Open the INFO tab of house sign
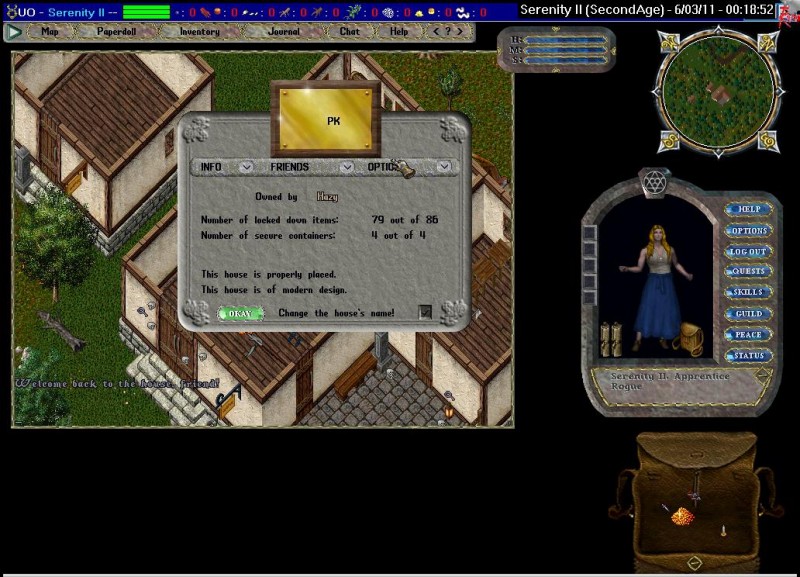The height and width of the screenshot is (577, 800). (x=211, y=167)
